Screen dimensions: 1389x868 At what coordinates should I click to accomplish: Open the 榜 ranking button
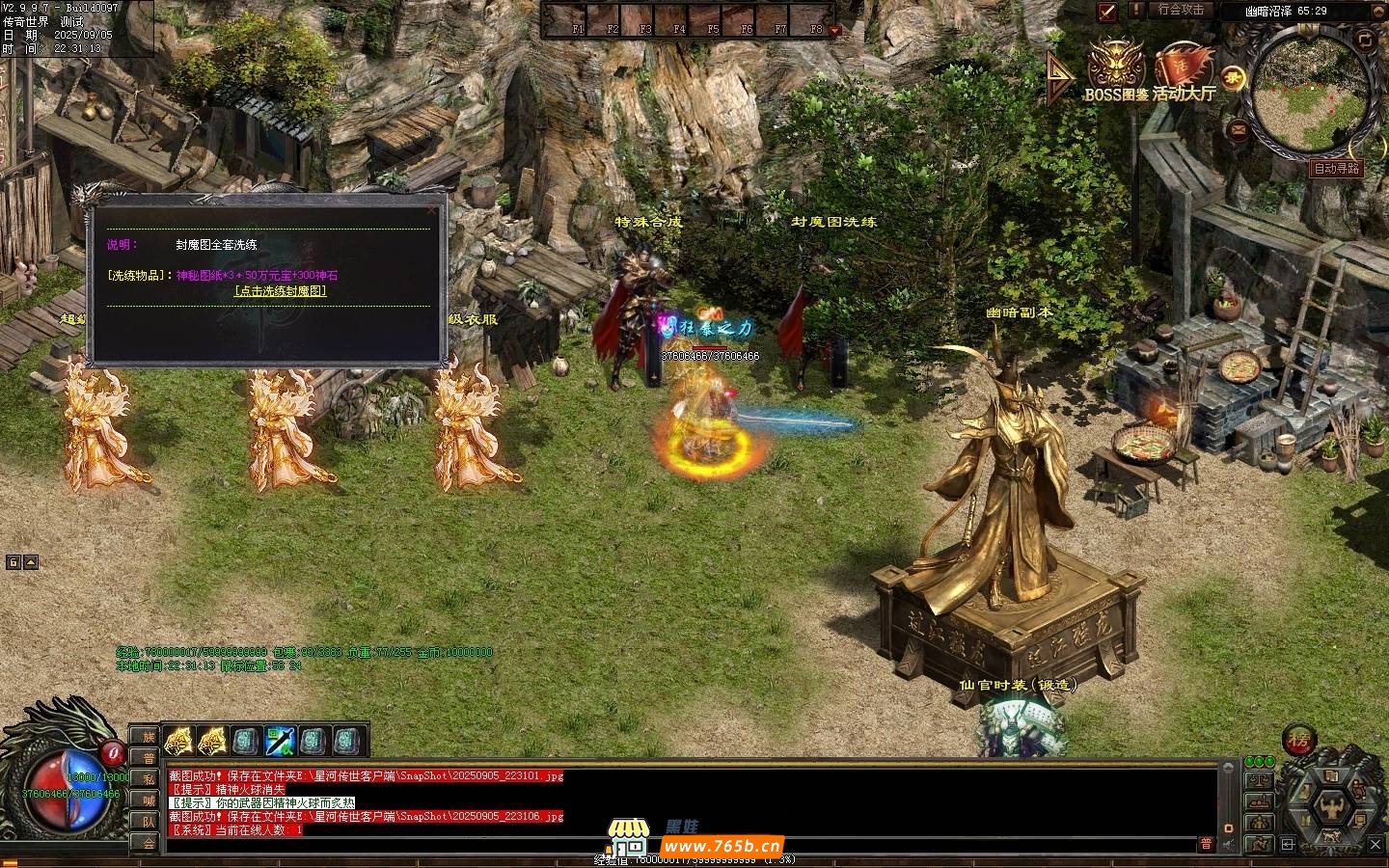point(1299,742)
